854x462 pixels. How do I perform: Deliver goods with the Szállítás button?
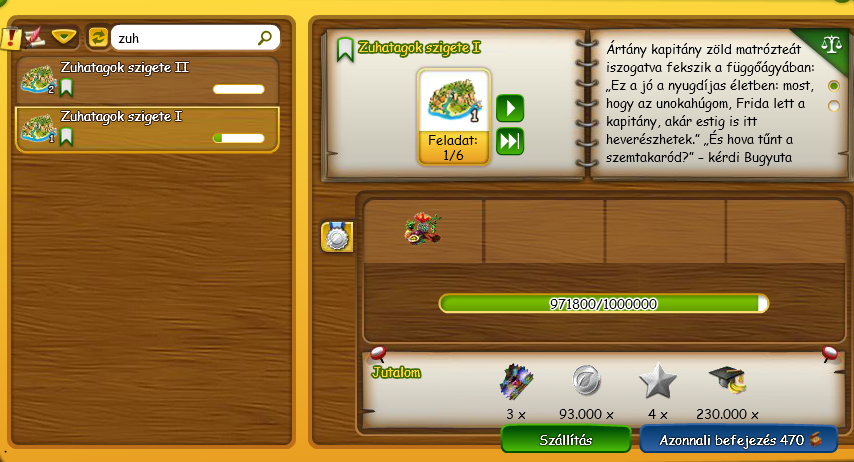click(x=566, y=440)
